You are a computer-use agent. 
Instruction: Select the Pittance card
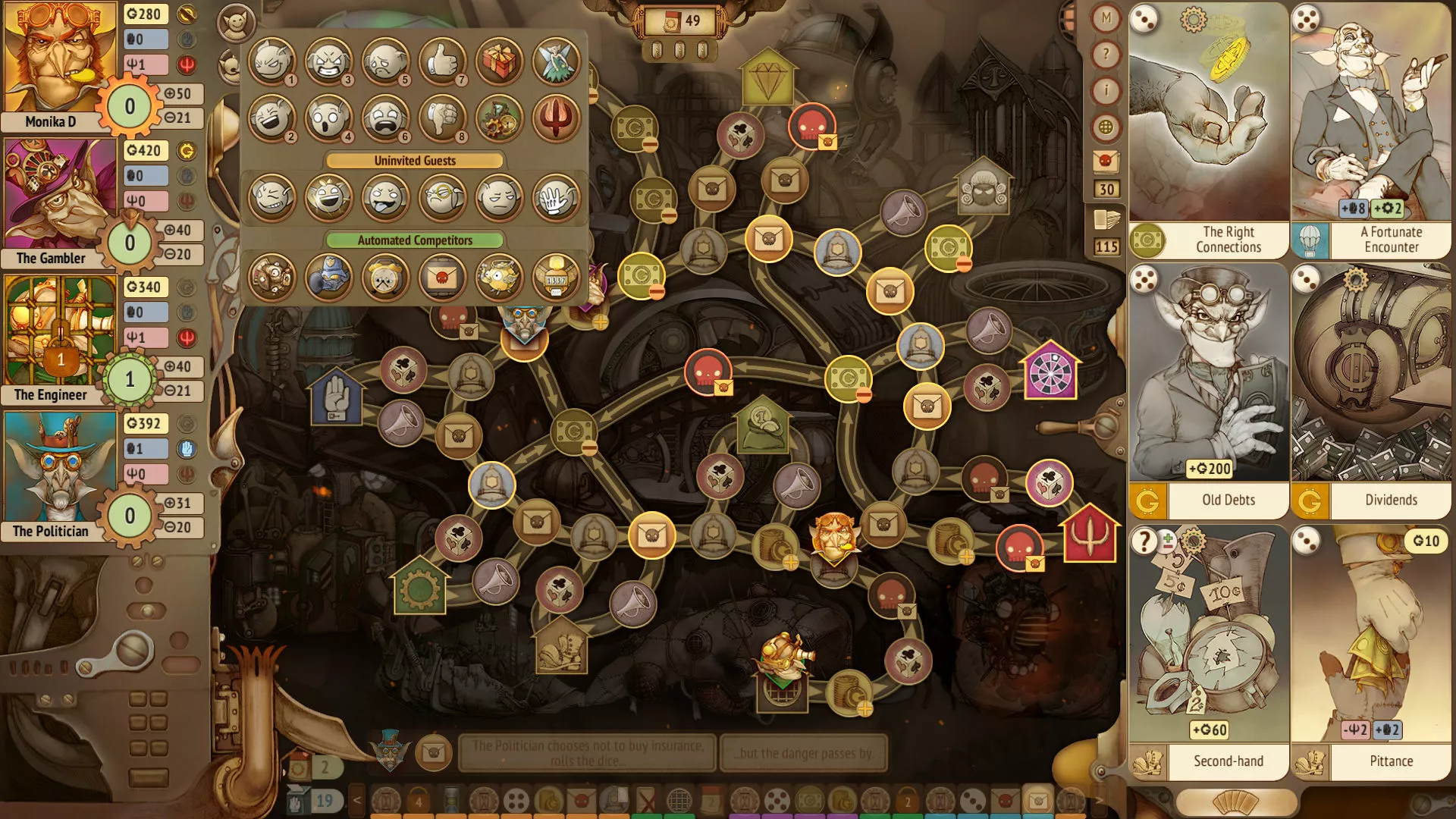click(1371, 652)
